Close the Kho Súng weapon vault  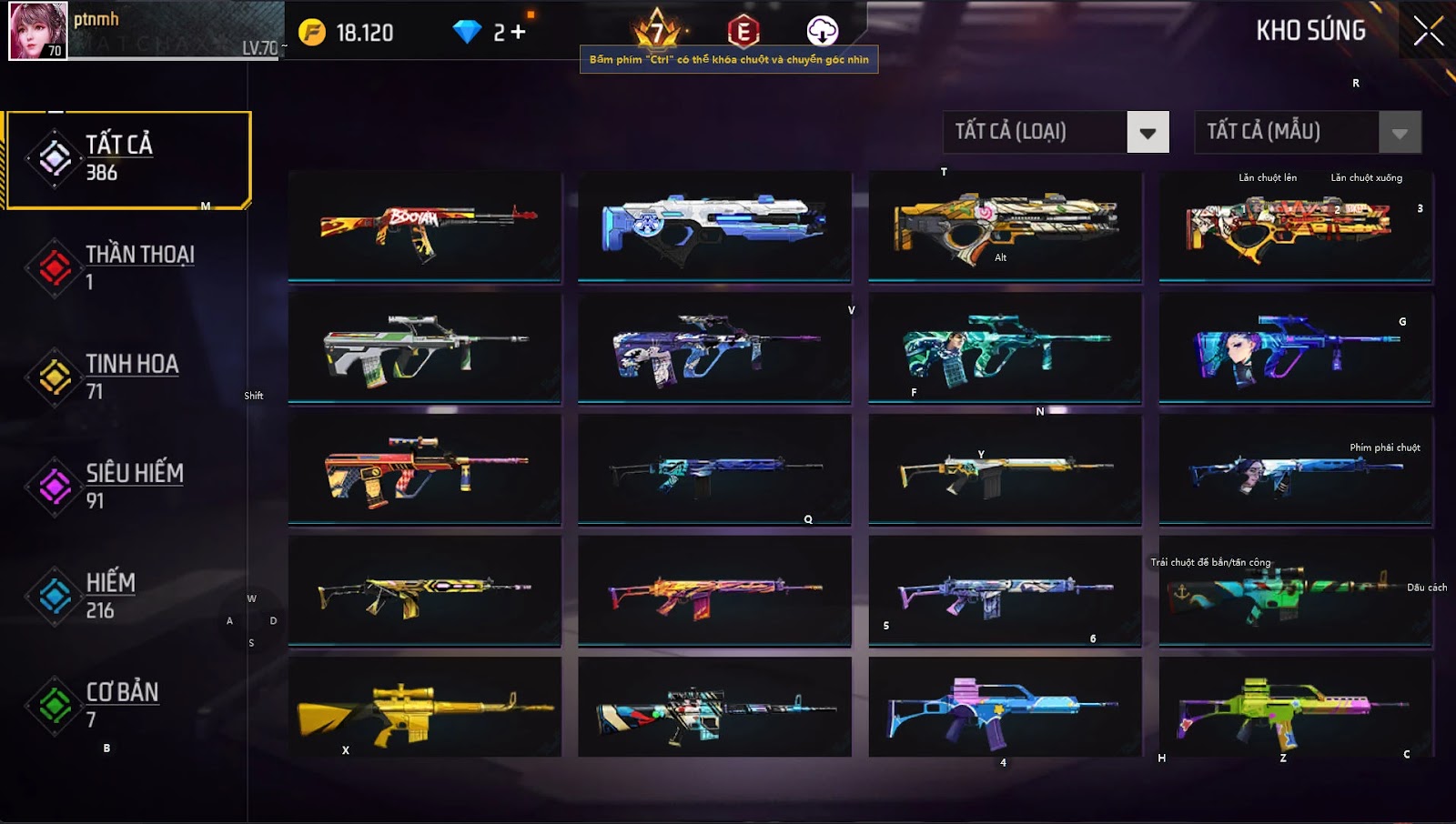(1428, 31)
